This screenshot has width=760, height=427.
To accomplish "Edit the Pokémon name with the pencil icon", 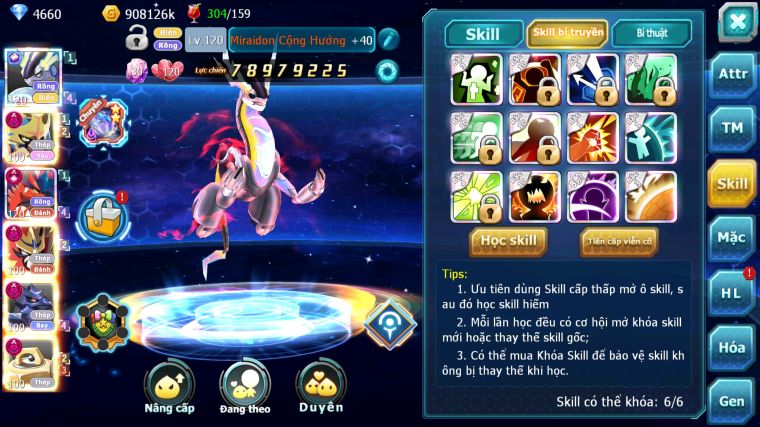I will (x=388, y=40).
